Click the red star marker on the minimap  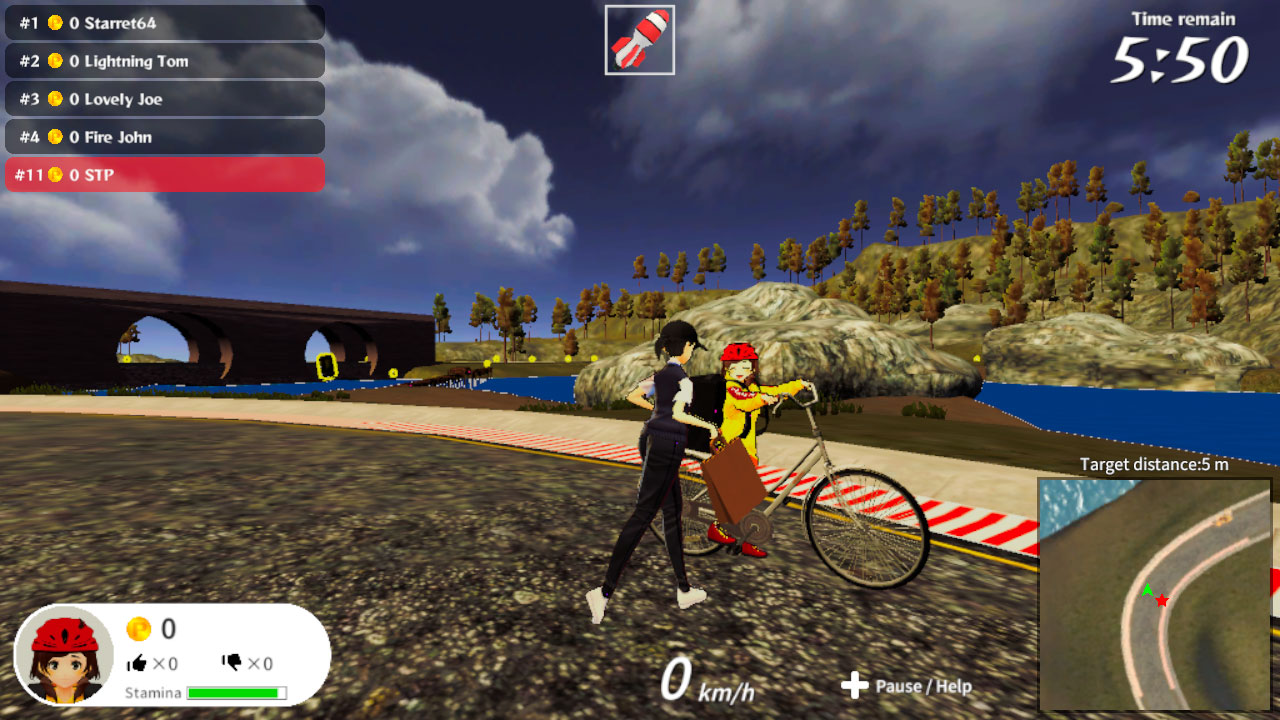coord(1160,599)
